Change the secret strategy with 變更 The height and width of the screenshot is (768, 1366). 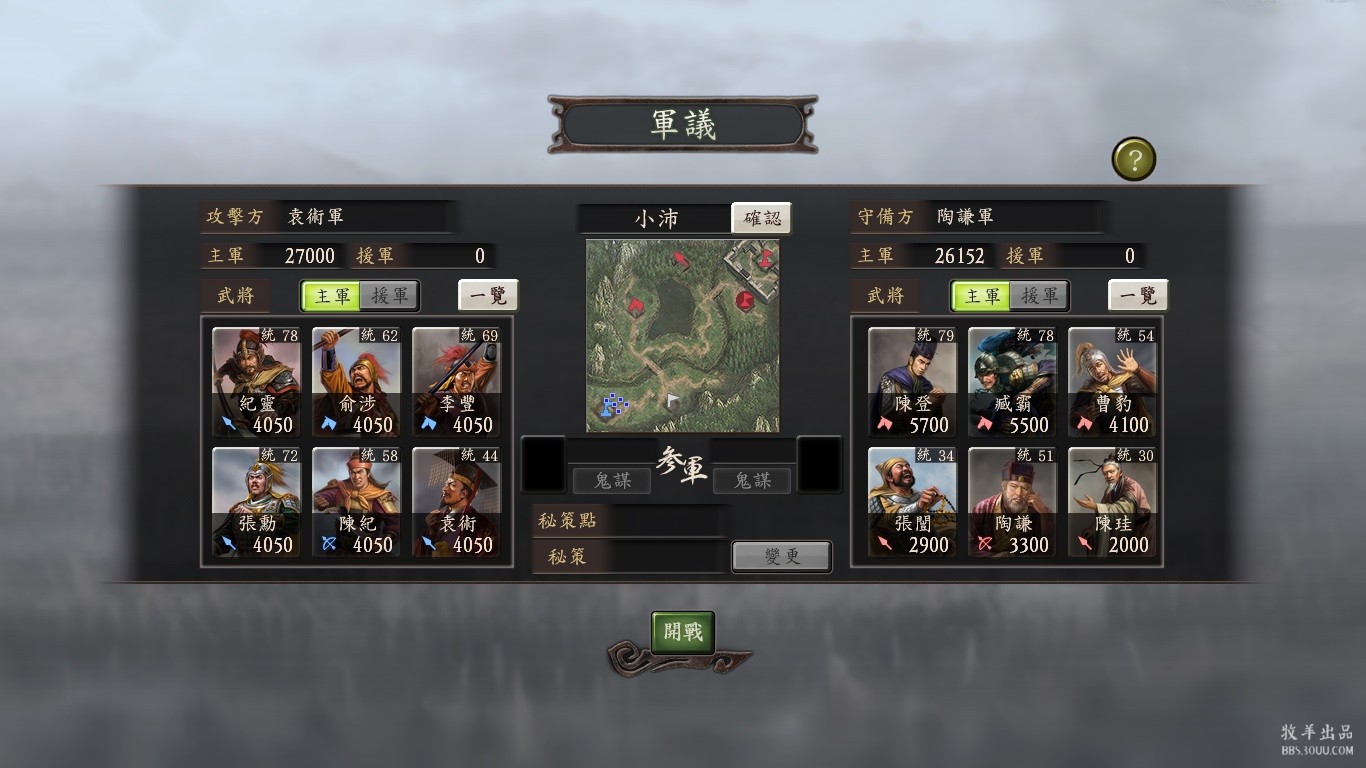(x=781, y=556)
